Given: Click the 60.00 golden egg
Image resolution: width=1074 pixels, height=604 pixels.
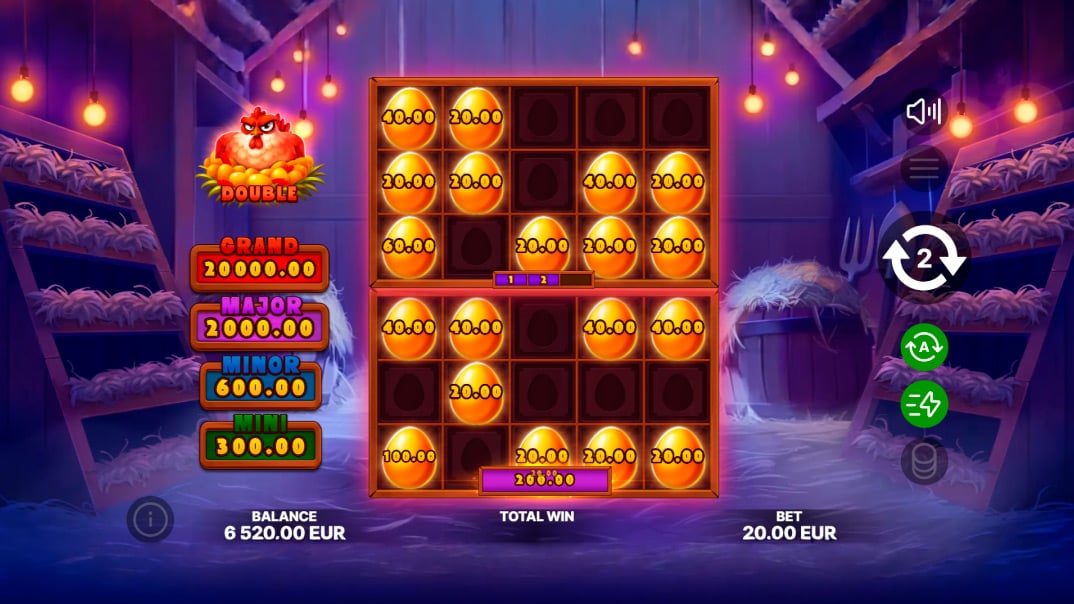Looking at the screenshot, I should [409, 246].
